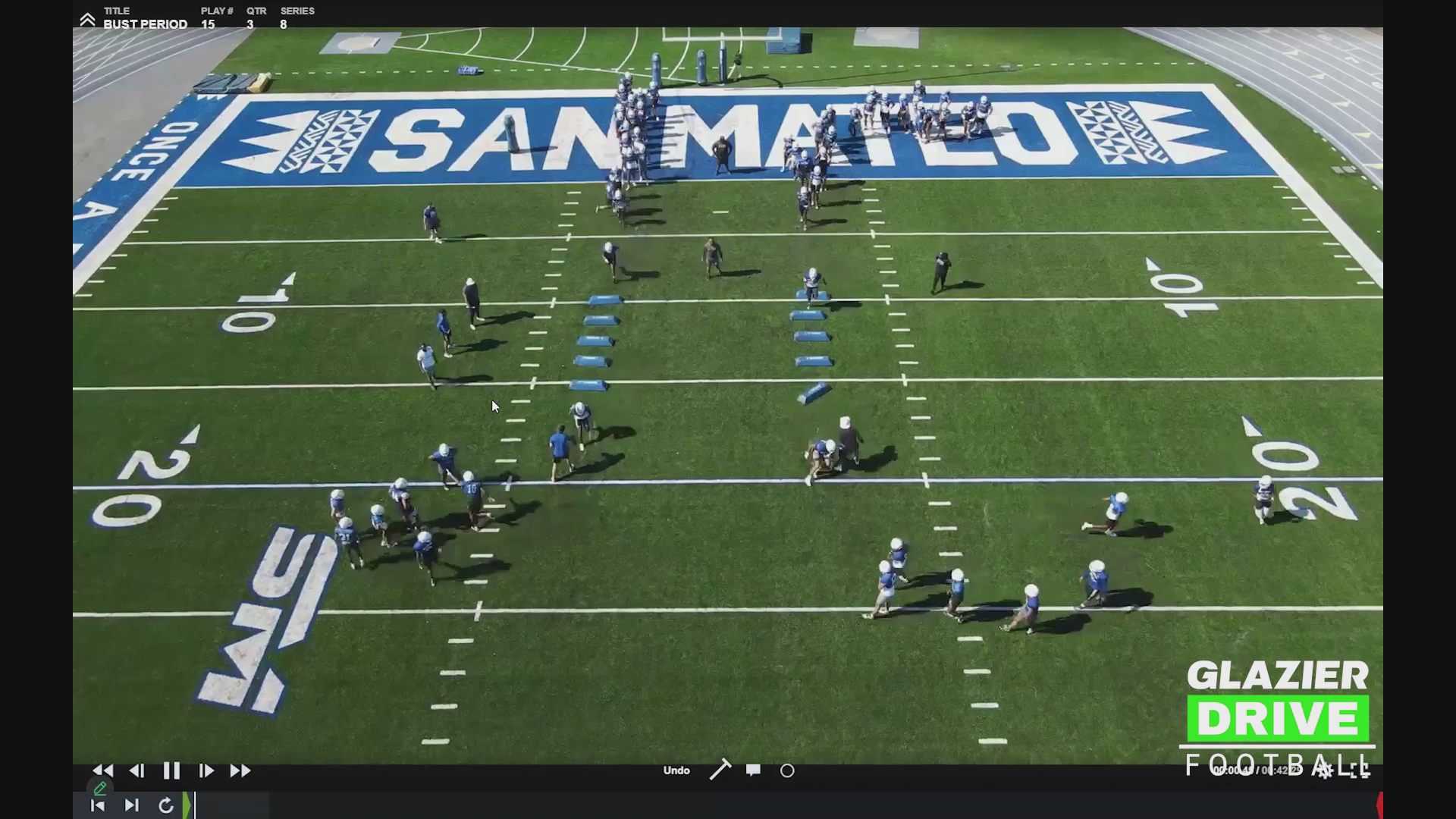Undo the last drawing

[676, 770]
